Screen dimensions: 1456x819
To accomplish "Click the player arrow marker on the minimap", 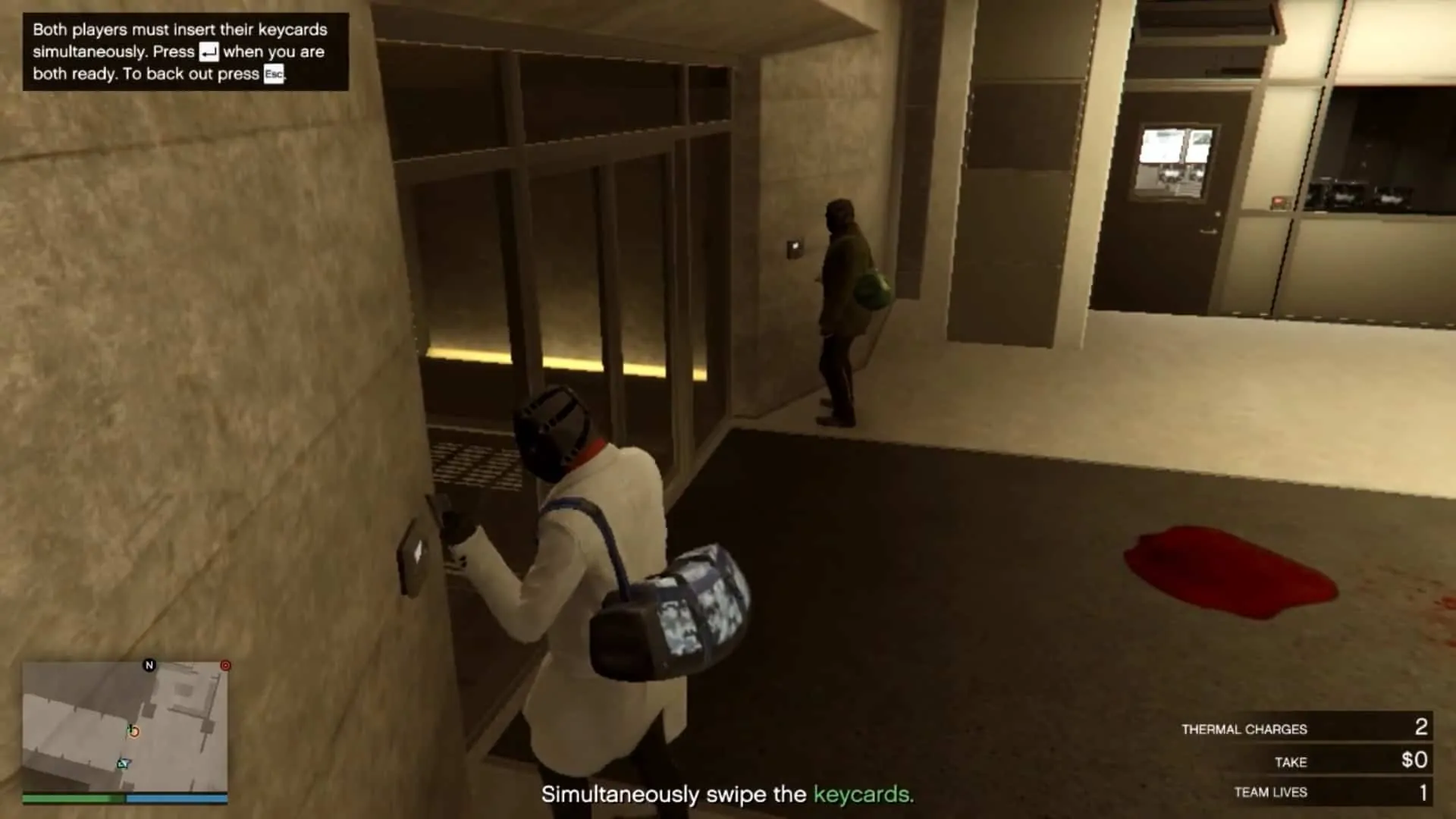I will [x=122, y=763].
